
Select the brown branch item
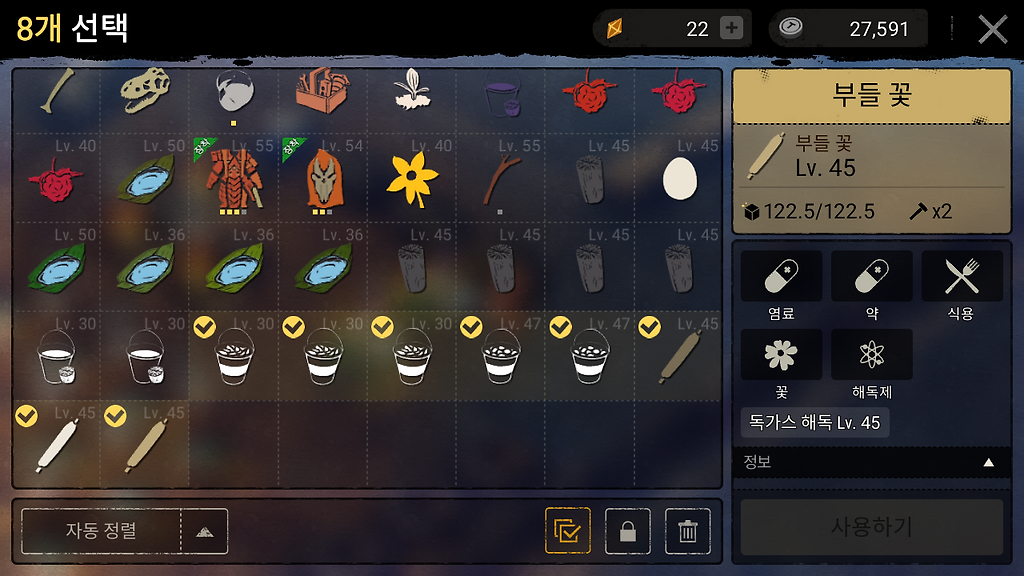coord(501,178)
